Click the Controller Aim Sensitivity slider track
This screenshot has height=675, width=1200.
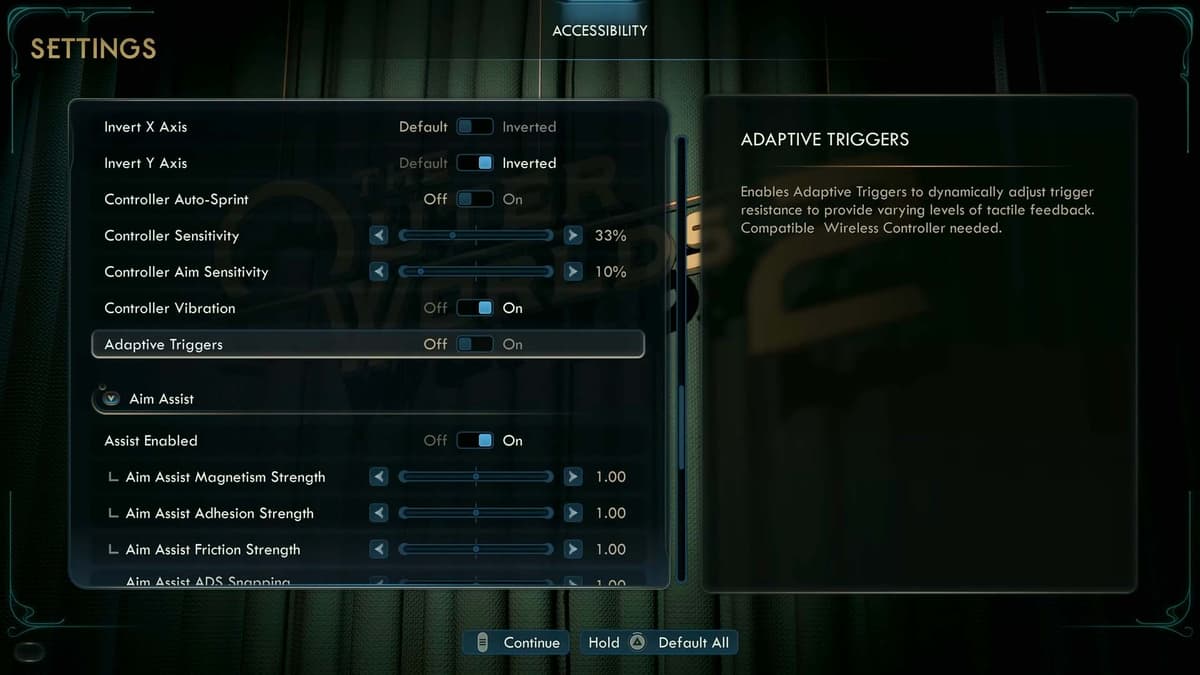pyautogui.click(x=476, y=272)
